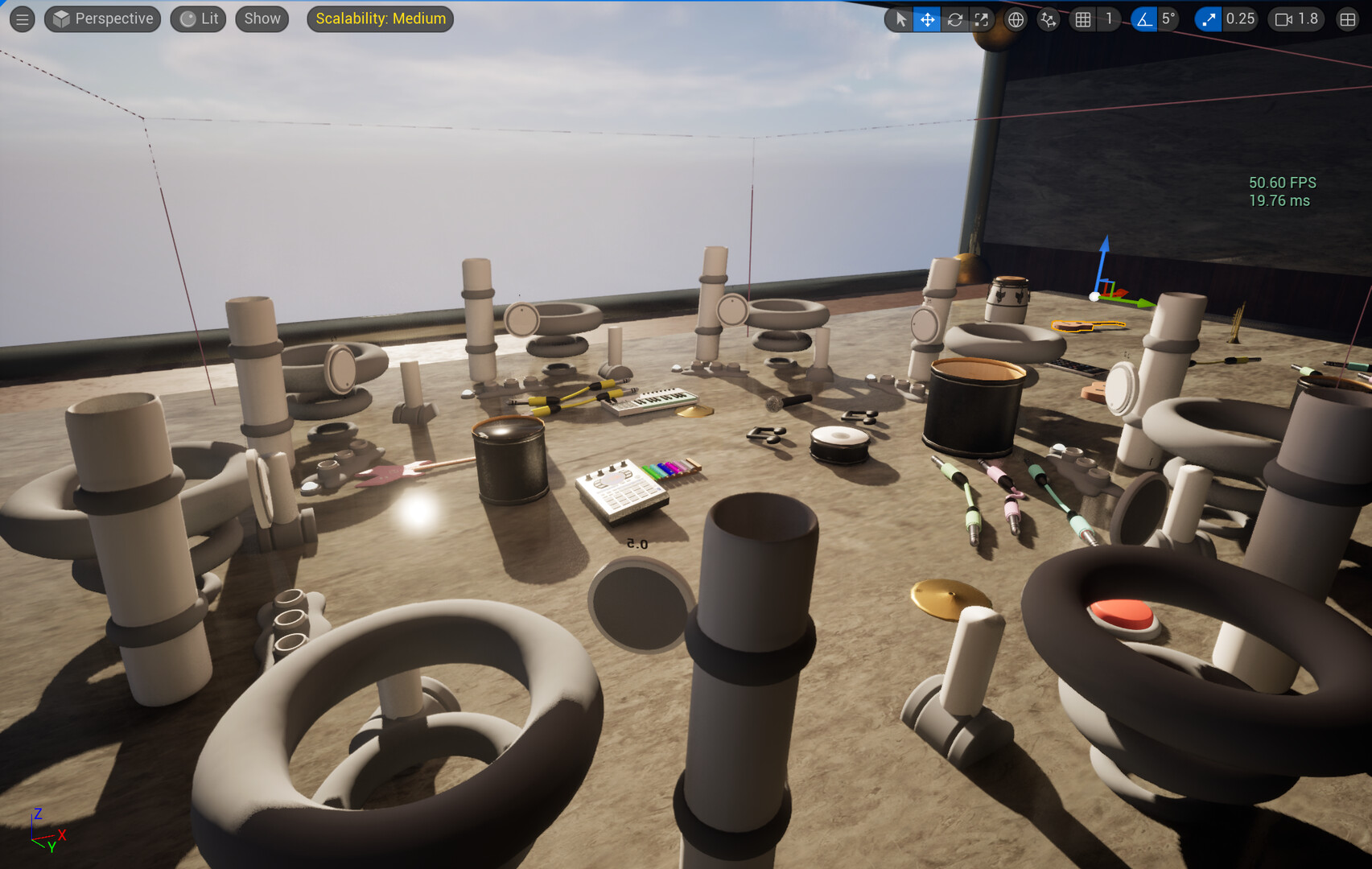Open the Lit view mode dropdown

[198, 19]
